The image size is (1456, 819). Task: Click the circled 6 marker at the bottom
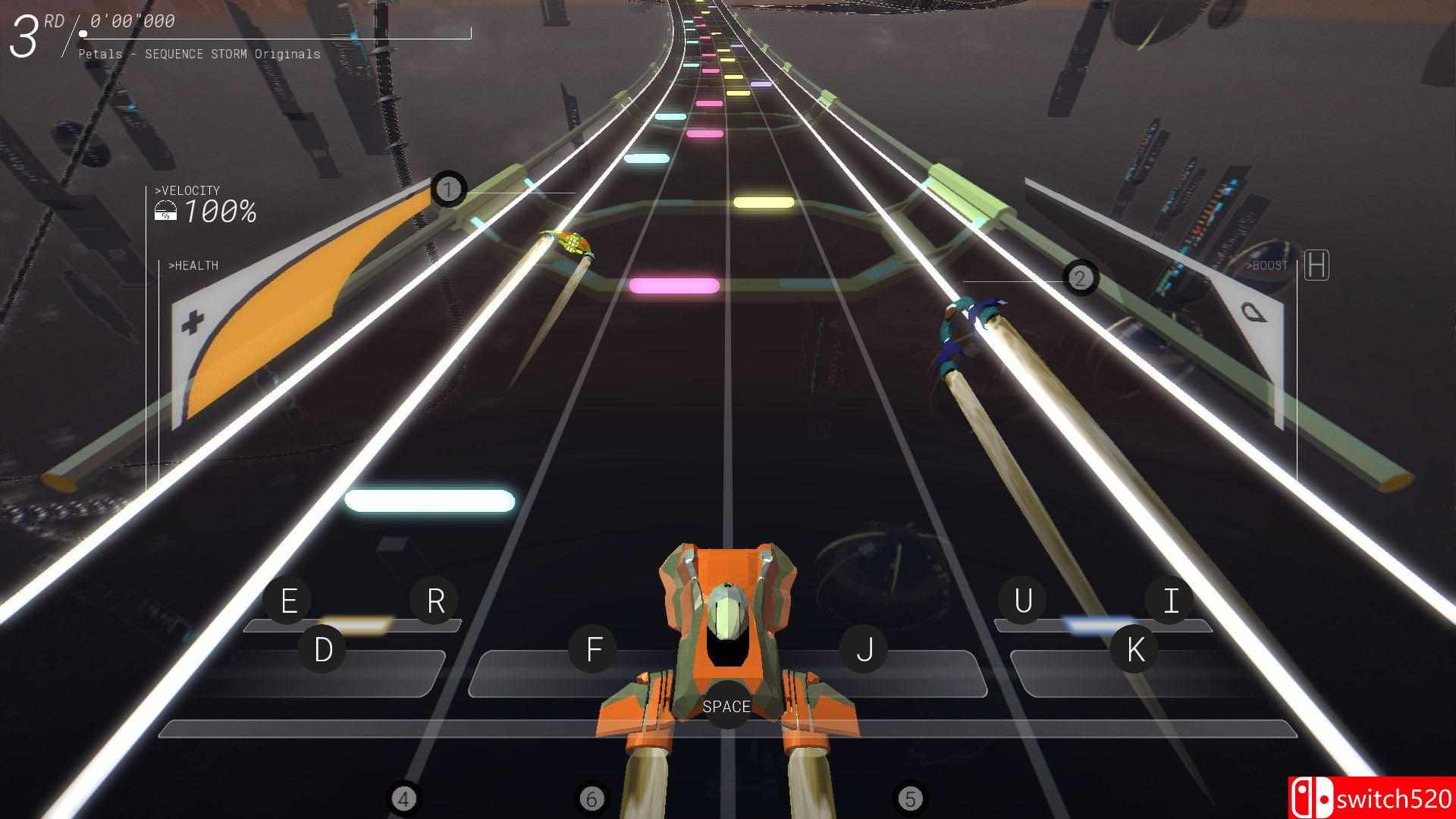(590, 798)
